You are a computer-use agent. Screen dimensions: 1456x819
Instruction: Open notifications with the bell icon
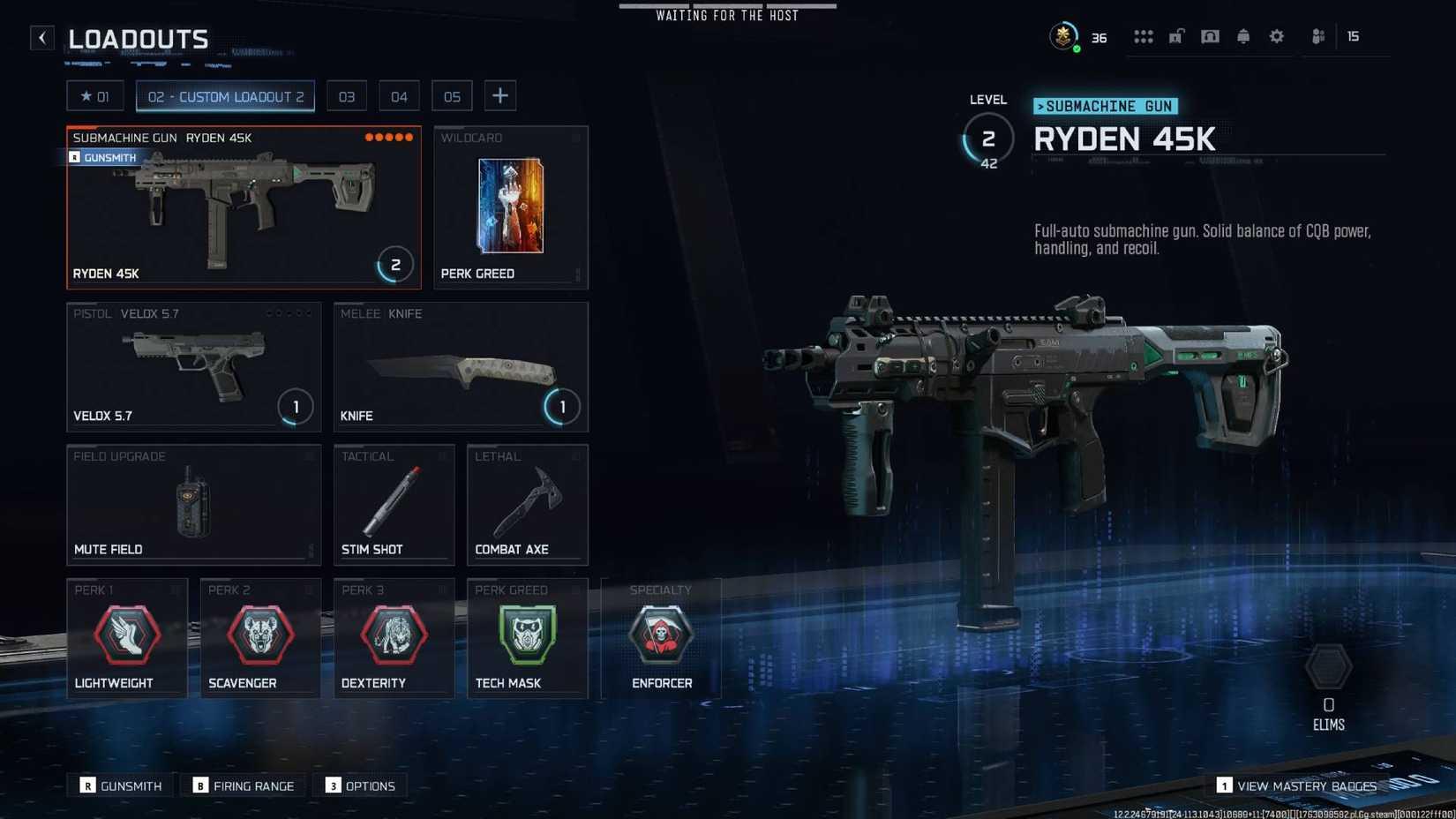pos(1242,36)
